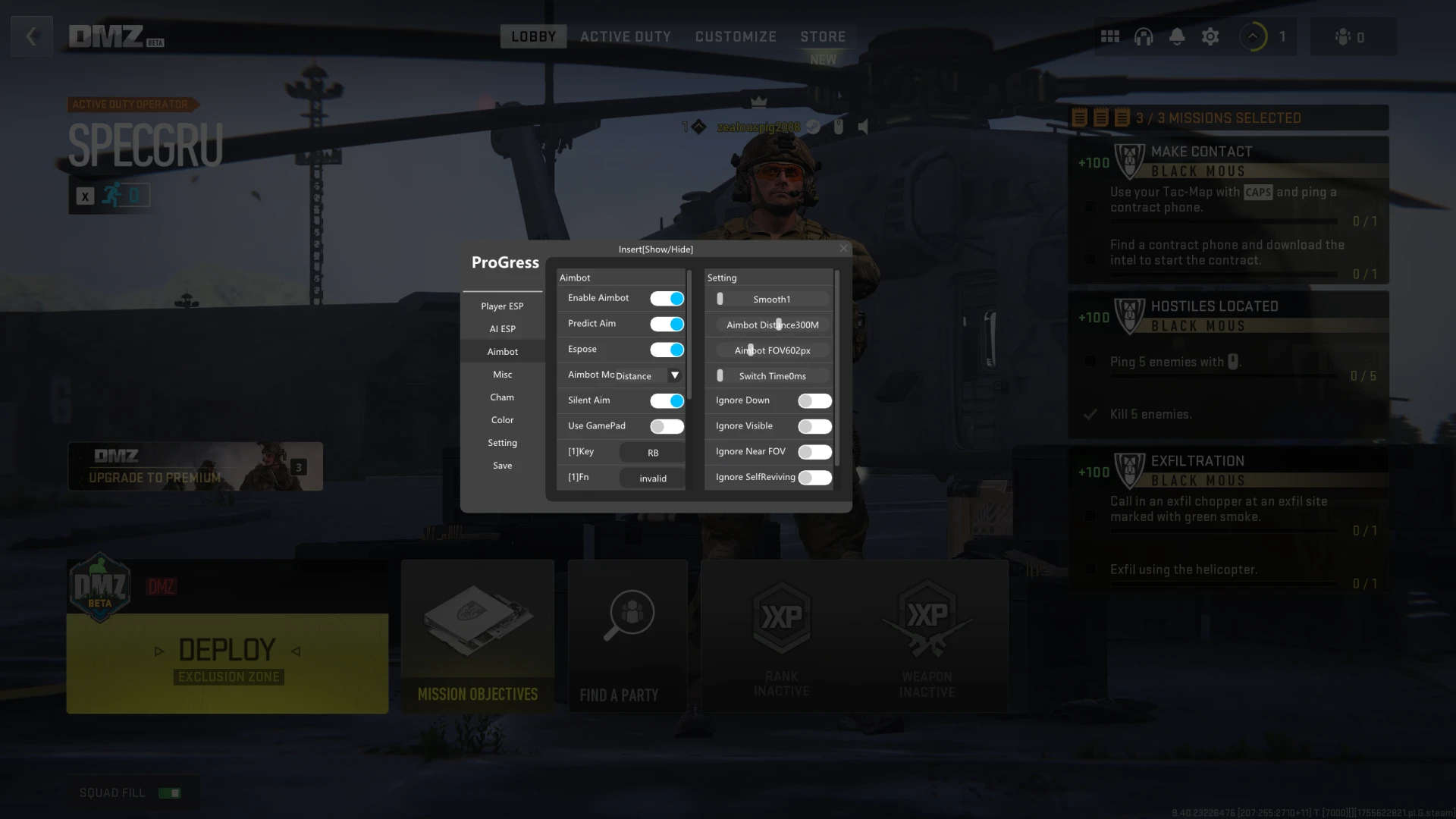Show notifications with the bell icon
This screenshot has height=819, width=1456.
1177,36
